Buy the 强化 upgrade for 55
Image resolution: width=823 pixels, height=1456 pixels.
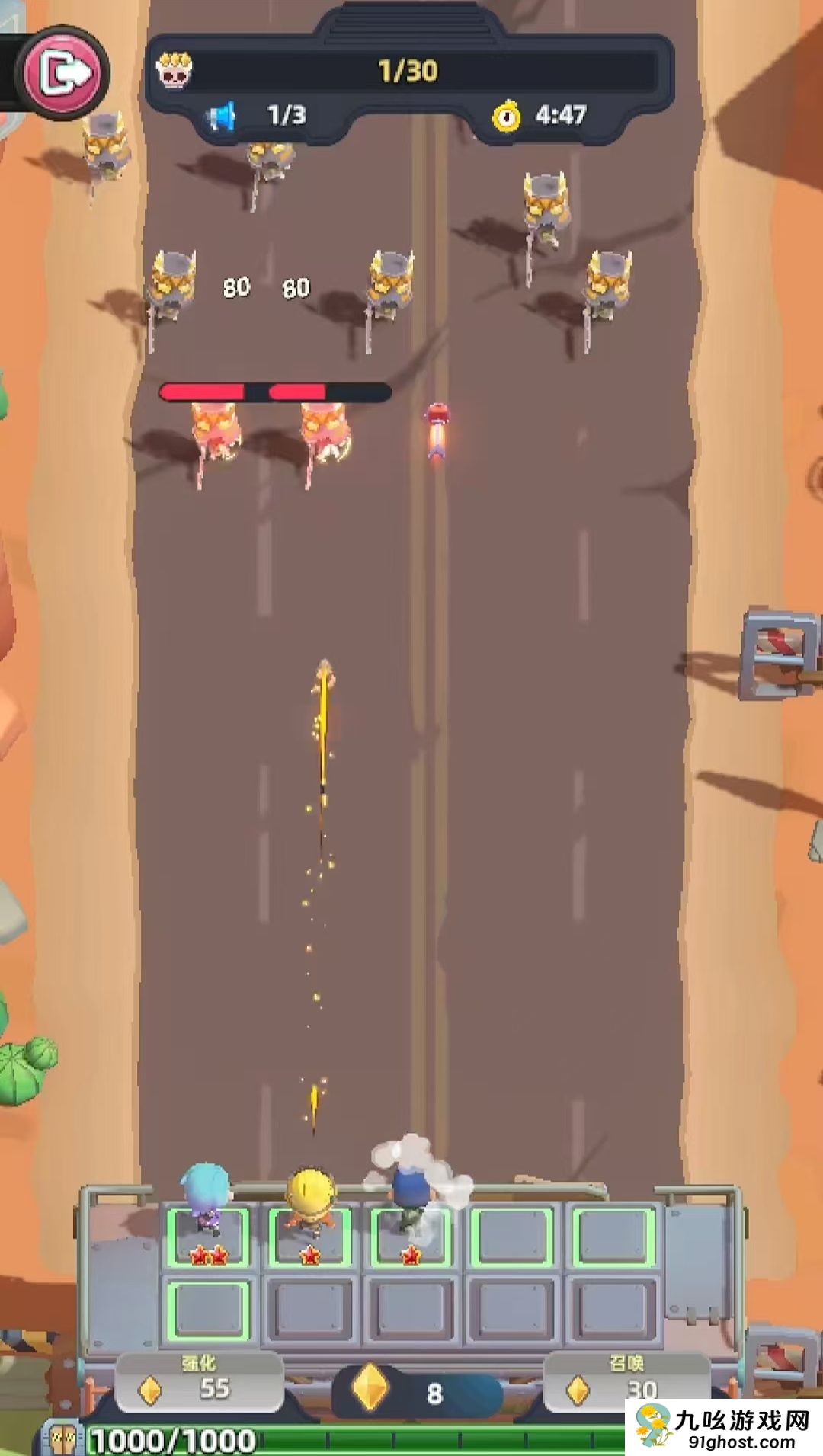[199, 1380]
